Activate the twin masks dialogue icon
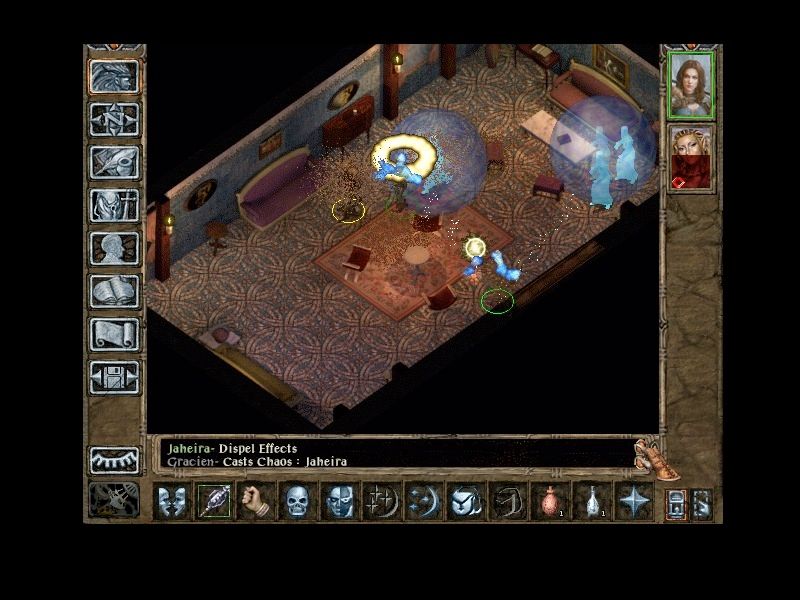The width and height of the screenshot is (800, 600). coord(172,501)
